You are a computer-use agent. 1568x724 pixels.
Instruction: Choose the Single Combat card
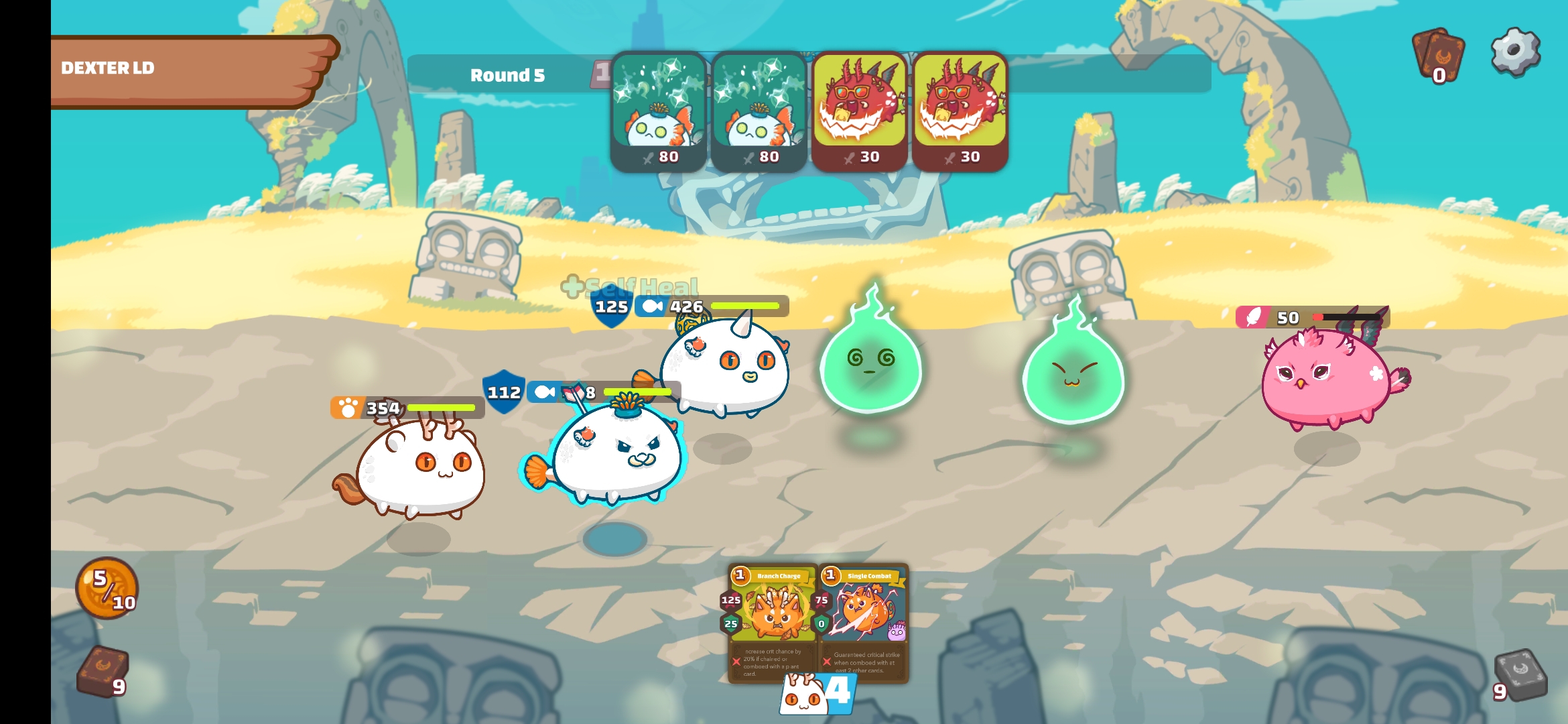864,621
